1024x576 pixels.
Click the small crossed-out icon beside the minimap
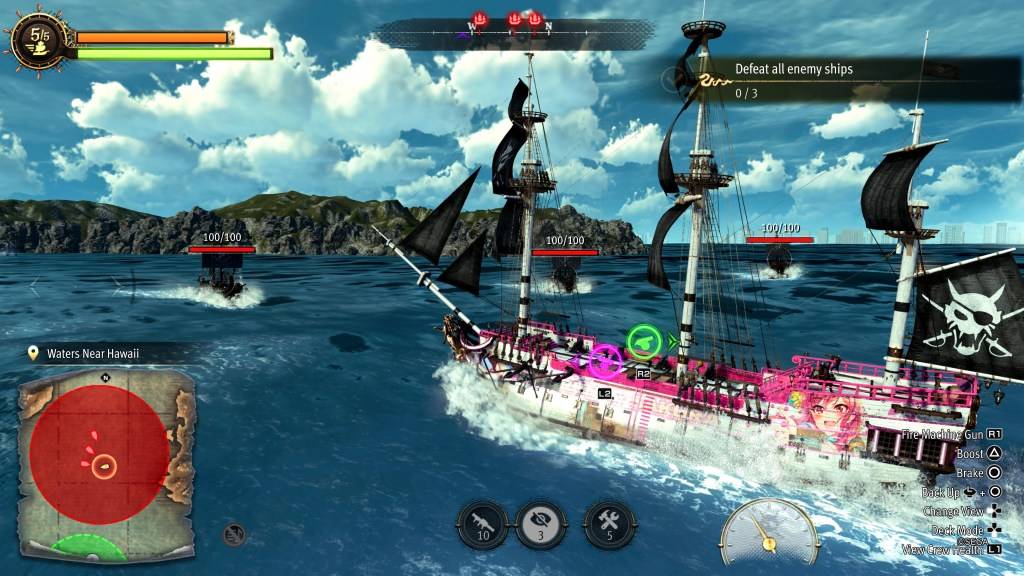tap(234, 535)
